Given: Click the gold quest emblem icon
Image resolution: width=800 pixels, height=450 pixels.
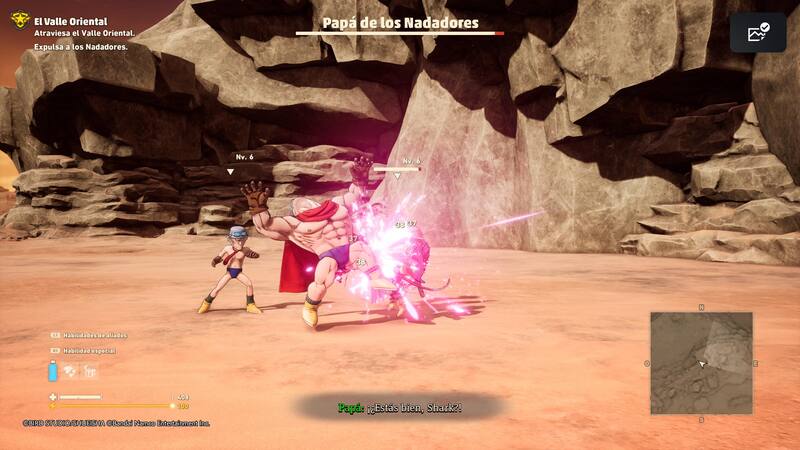Looking at the screenshot, I should 20,19.
